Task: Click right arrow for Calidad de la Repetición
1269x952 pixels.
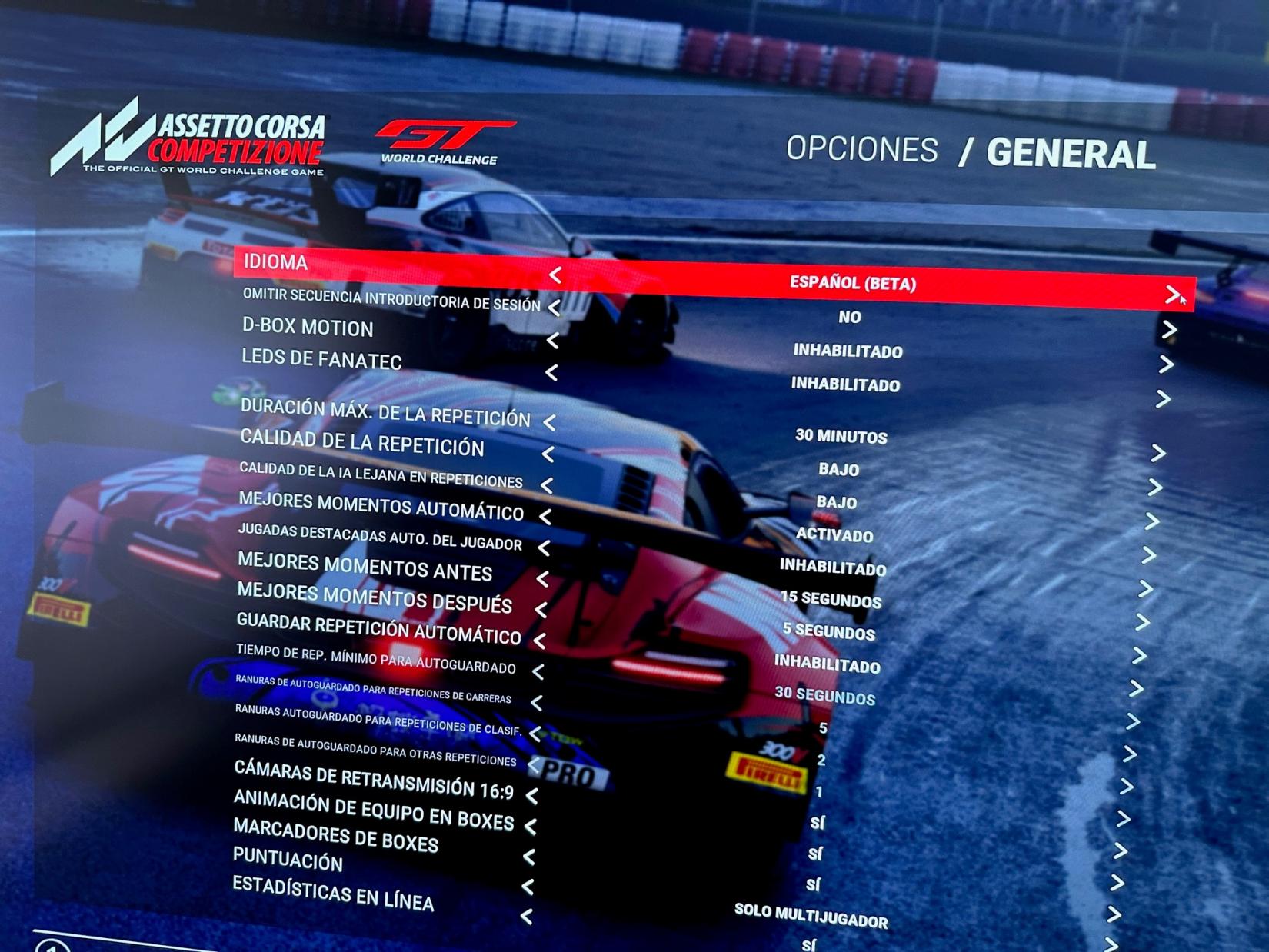Action: tap(1154, 488)
